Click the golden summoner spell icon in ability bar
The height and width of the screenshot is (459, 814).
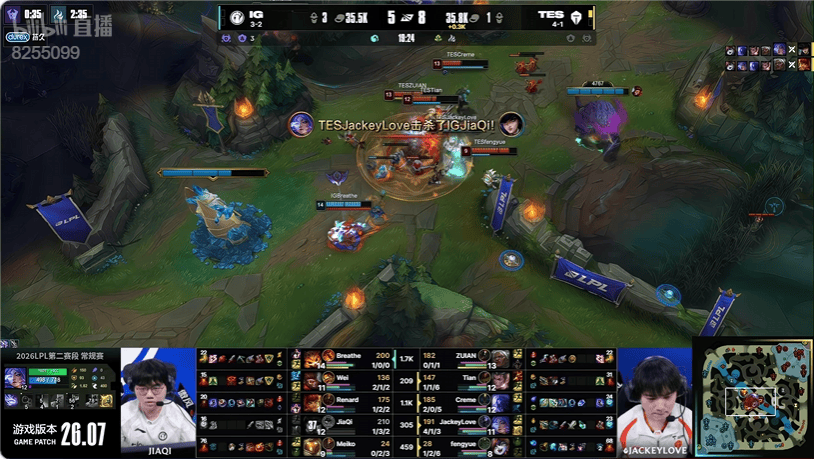106,400
